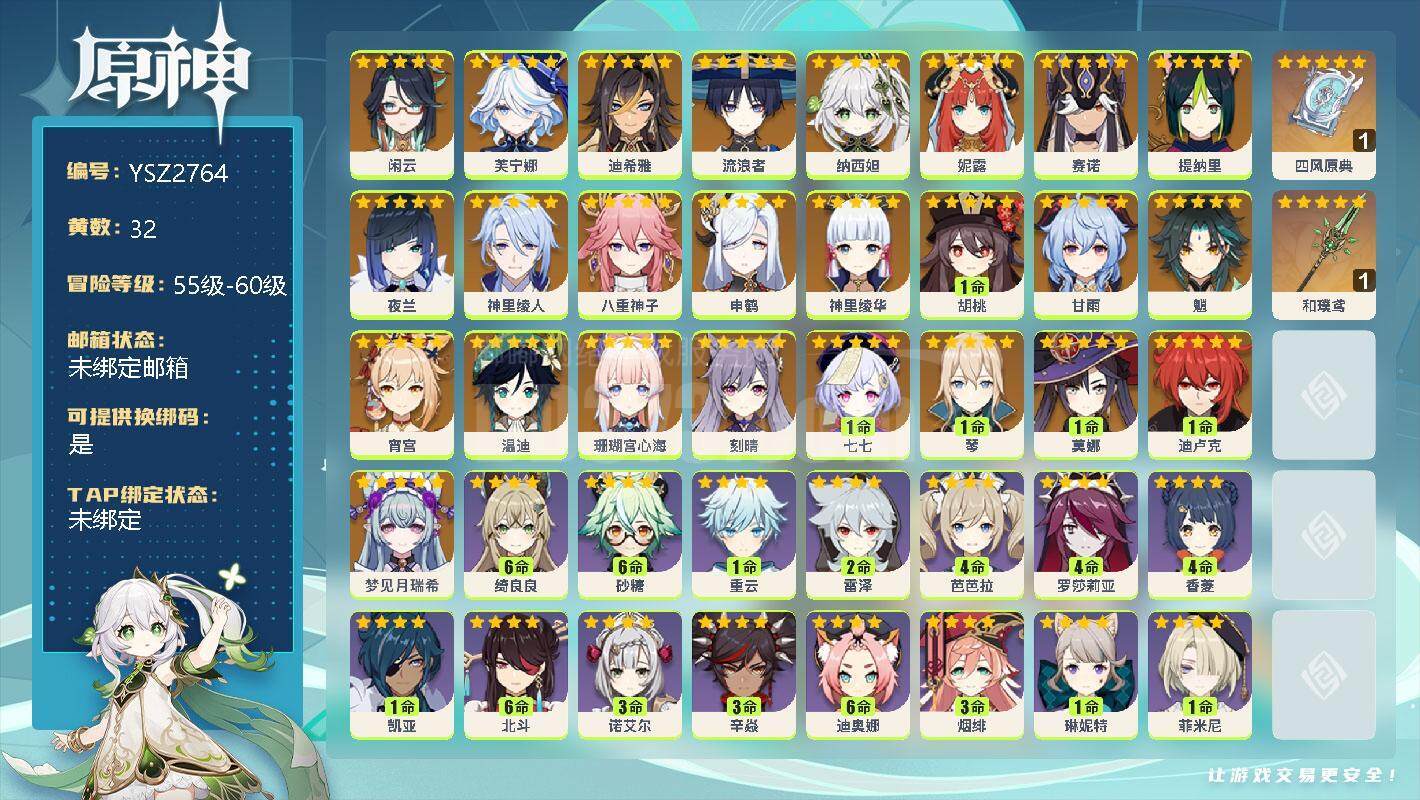This screenshot has width=1420, height=800.
Task: Select the 四风原典 weapon card
Action: pos(1323,114)
